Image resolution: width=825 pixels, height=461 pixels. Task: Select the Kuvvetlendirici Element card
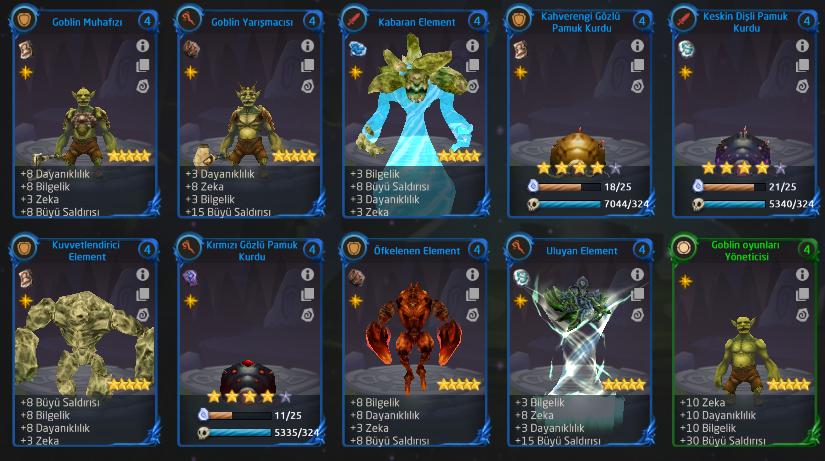coord(85,345)
